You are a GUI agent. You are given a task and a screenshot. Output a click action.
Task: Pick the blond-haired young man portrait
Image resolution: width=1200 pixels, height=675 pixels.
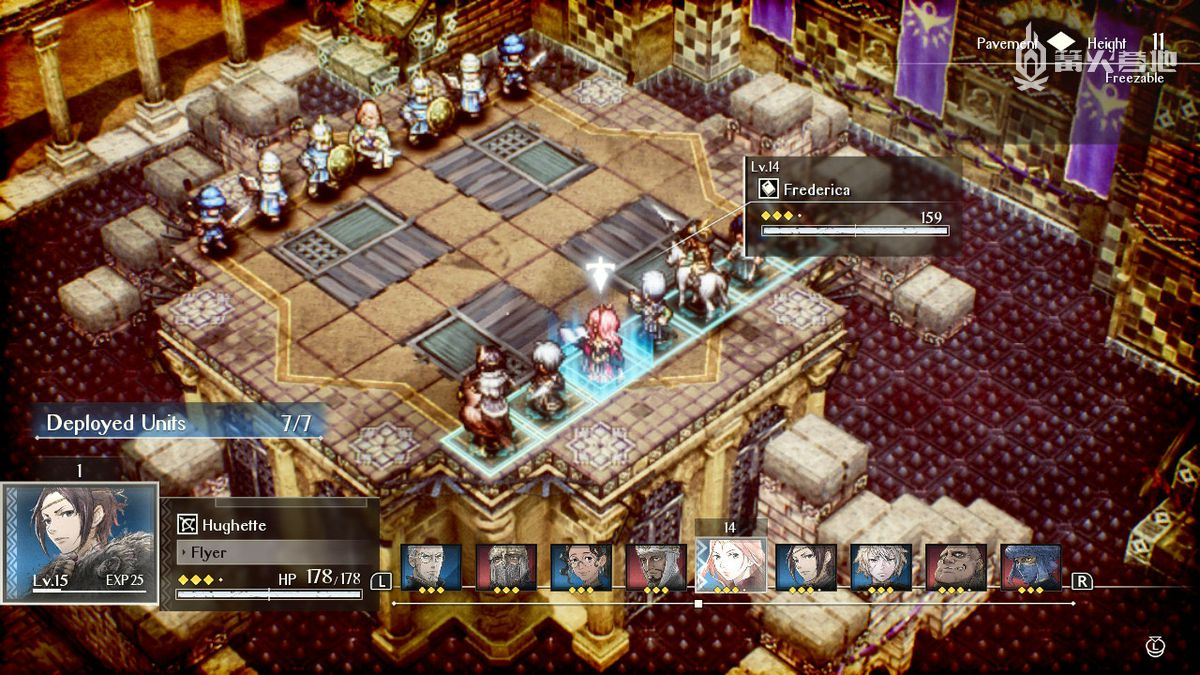coord(881,567)
